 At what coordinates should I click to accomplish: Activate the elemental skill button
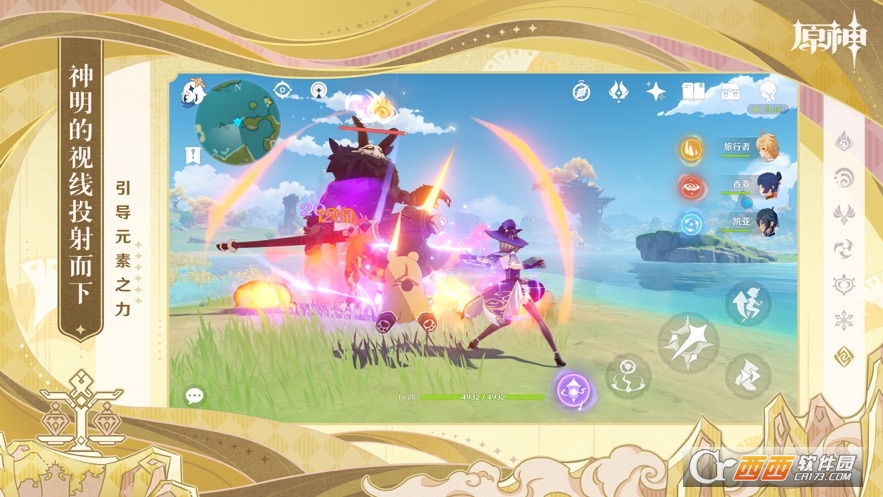pos(629,376)
